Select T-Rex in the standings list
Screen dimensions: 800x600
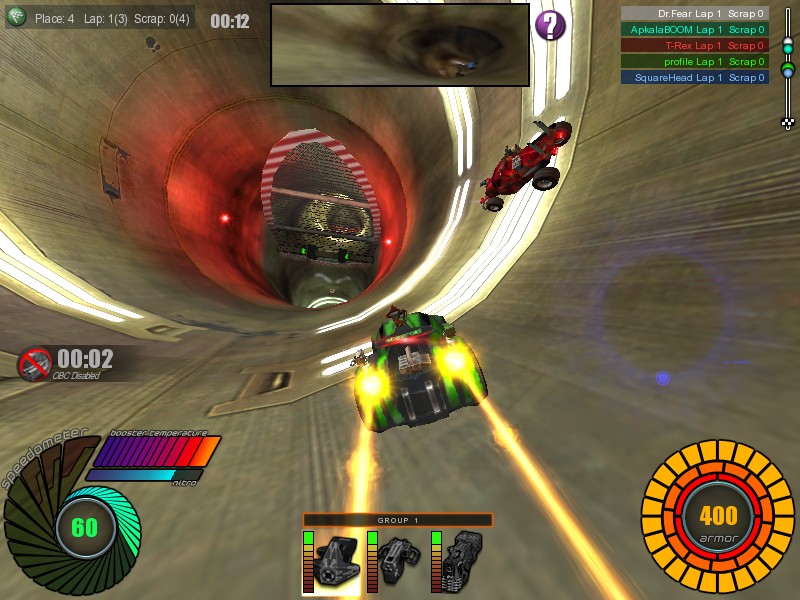pos(694,45)
